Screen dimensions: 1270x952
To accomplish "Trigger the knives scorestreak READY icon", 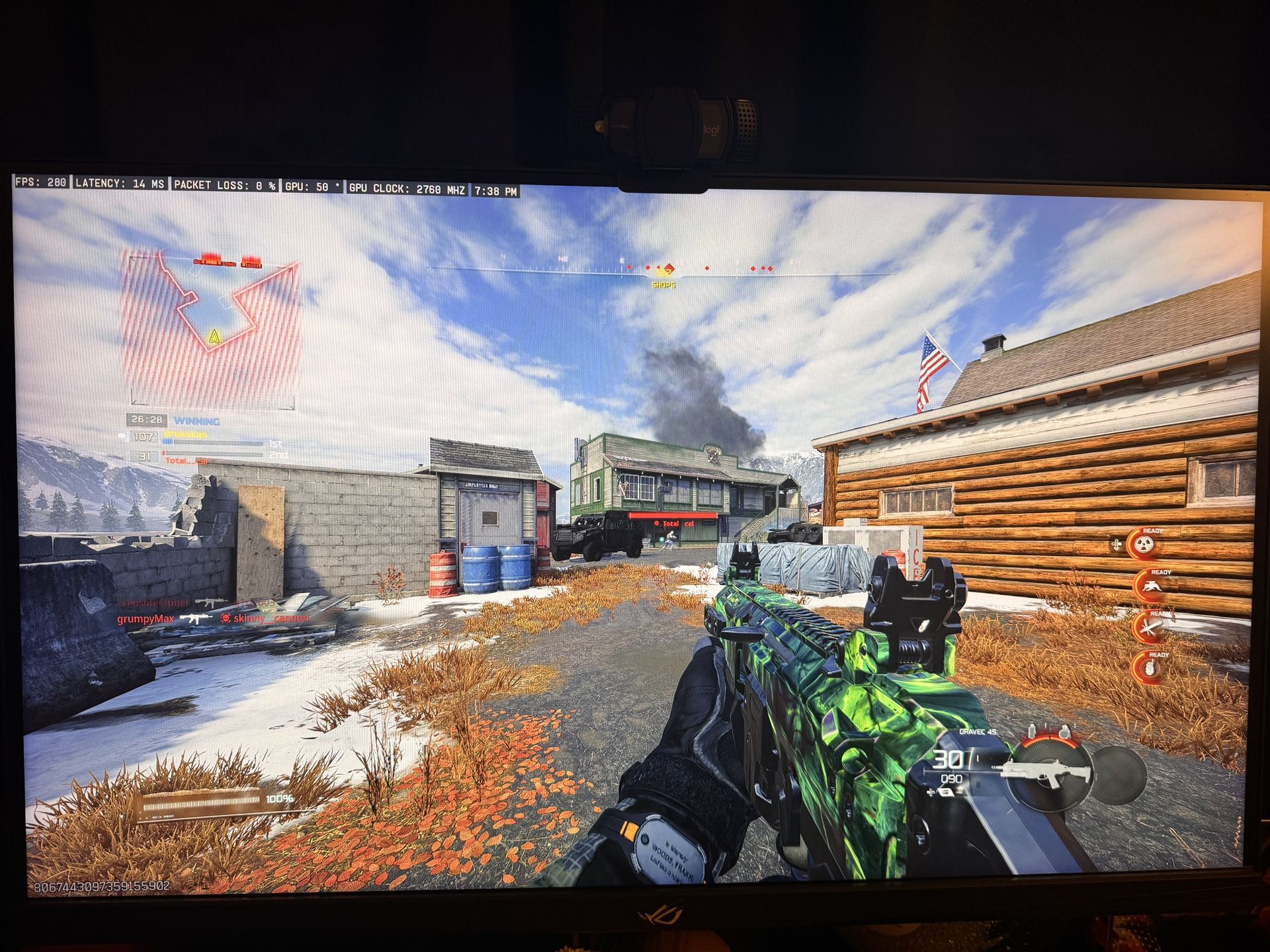I will 1151,627.
